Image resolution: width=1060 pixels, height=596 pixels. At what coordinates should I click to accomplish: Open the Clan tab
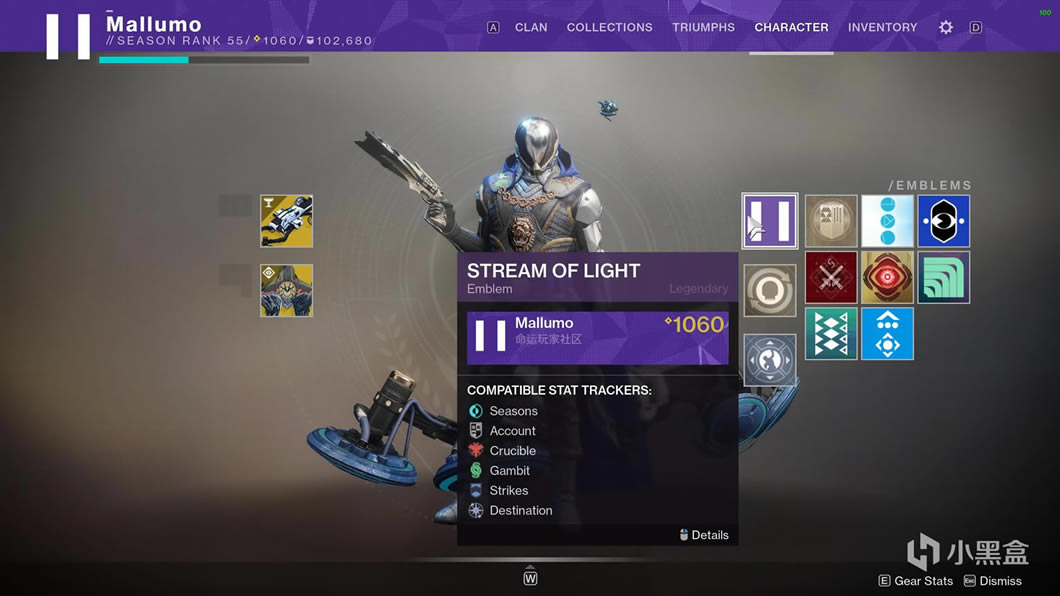(531, 27)
